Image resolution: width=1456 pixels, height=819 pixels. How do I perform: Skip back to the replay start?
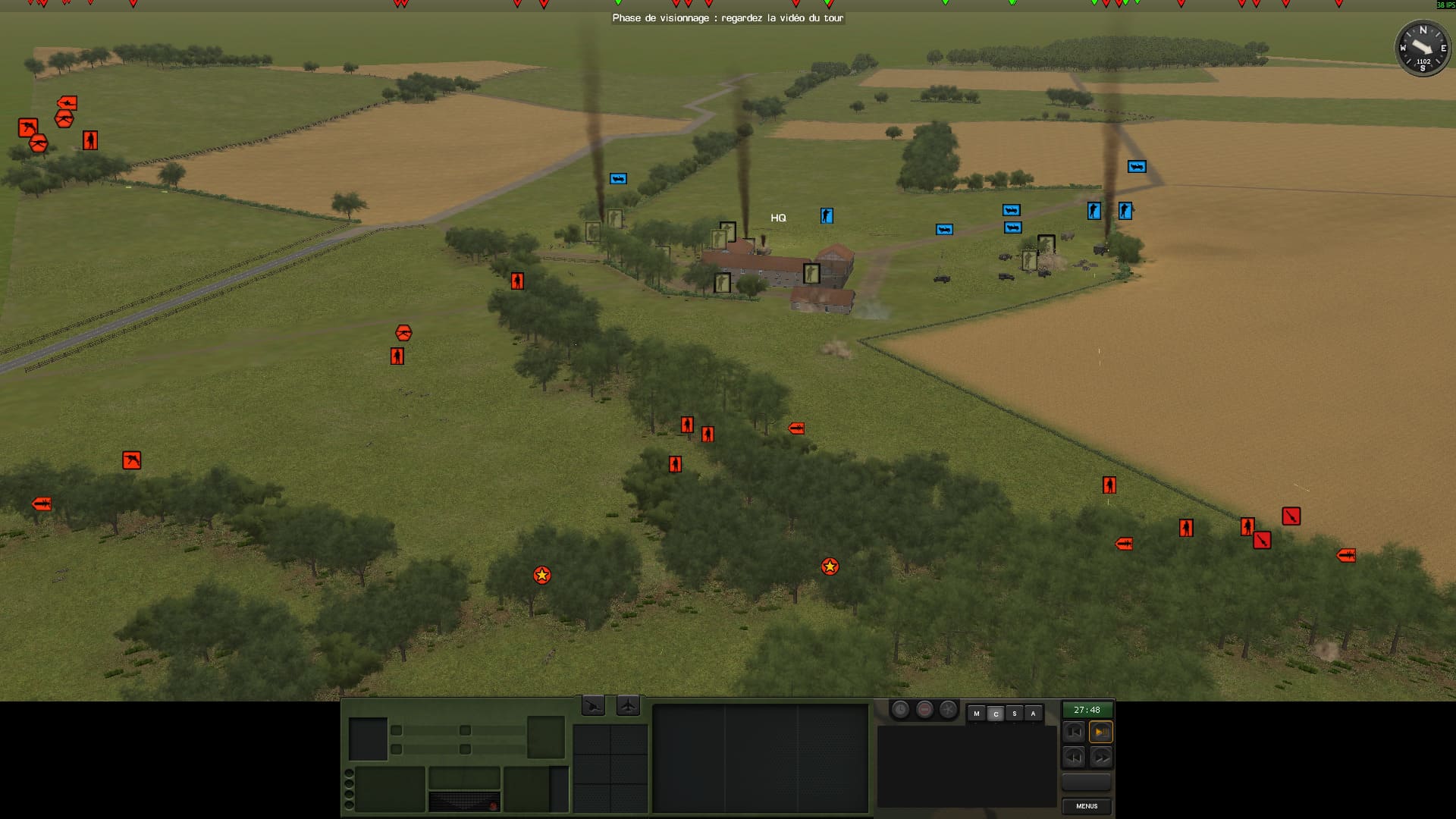[1073, 732]
